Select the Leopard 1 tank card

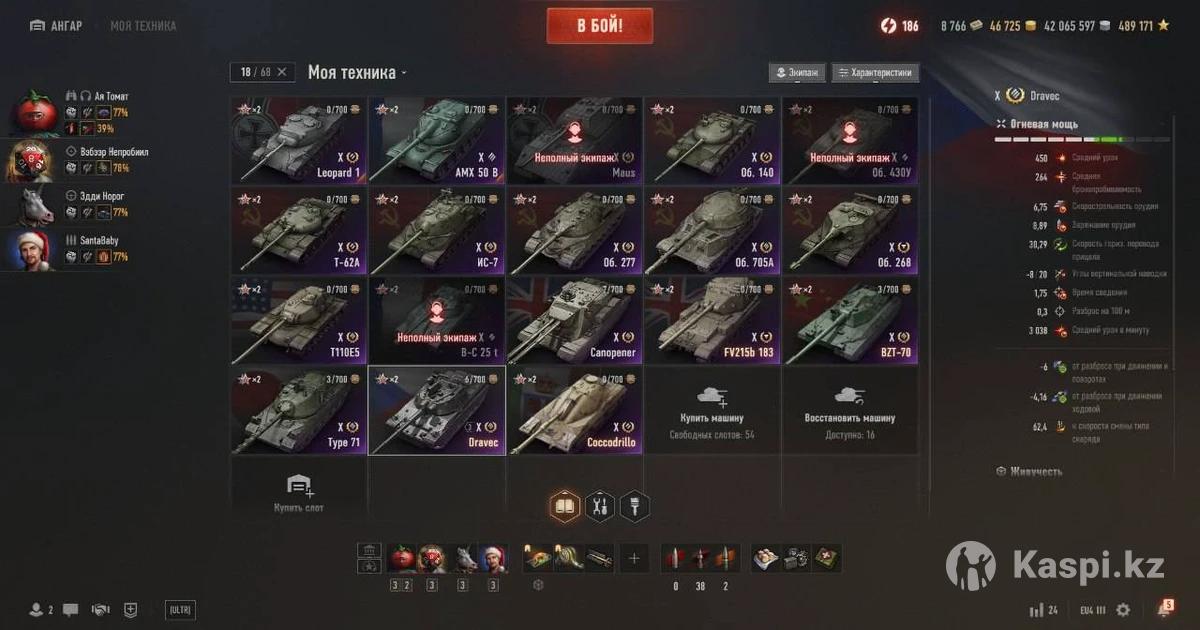click(x=299, y=141)
